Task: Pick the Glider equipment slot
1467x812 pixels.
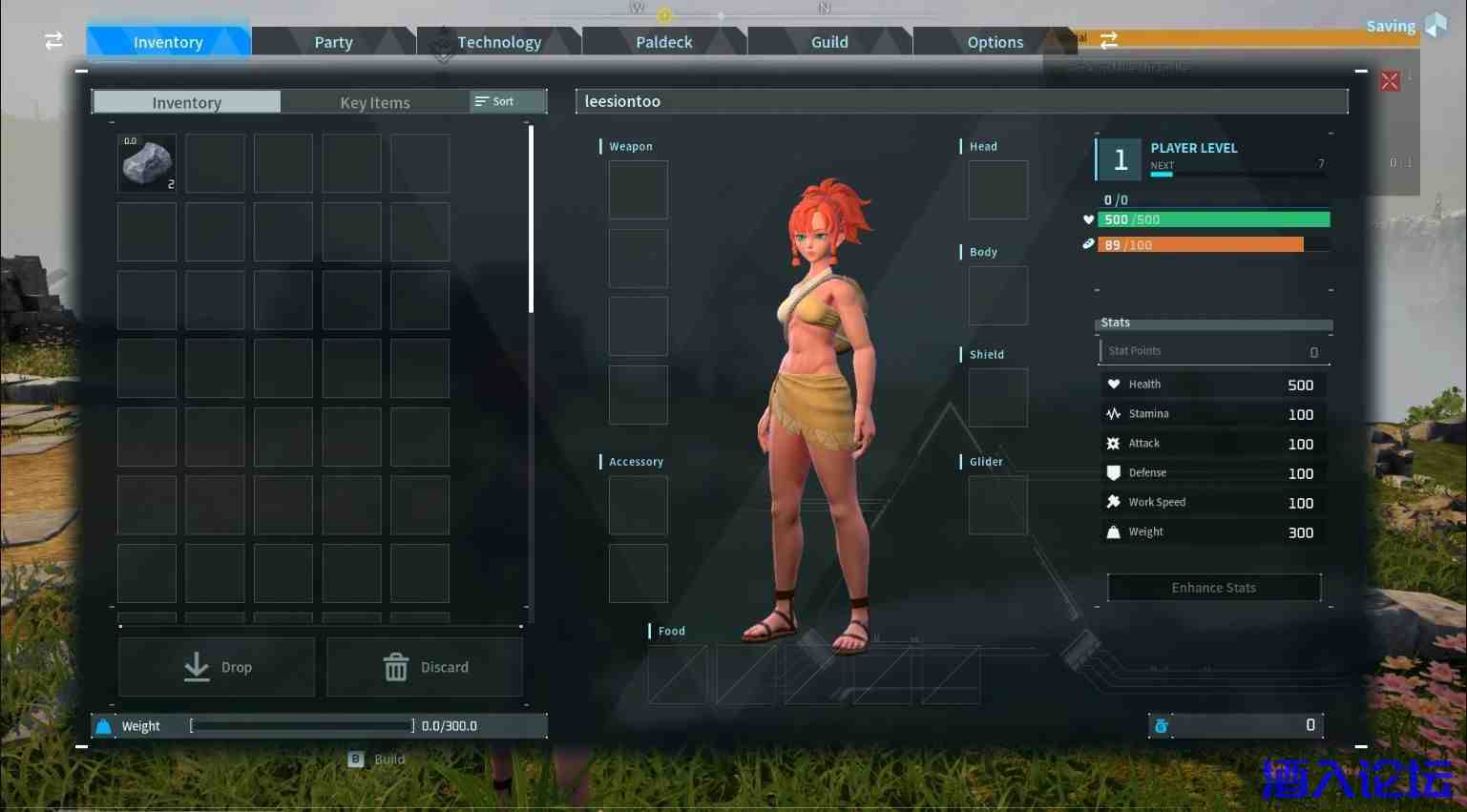Action: pyautogui.click(x=997, y=505)
